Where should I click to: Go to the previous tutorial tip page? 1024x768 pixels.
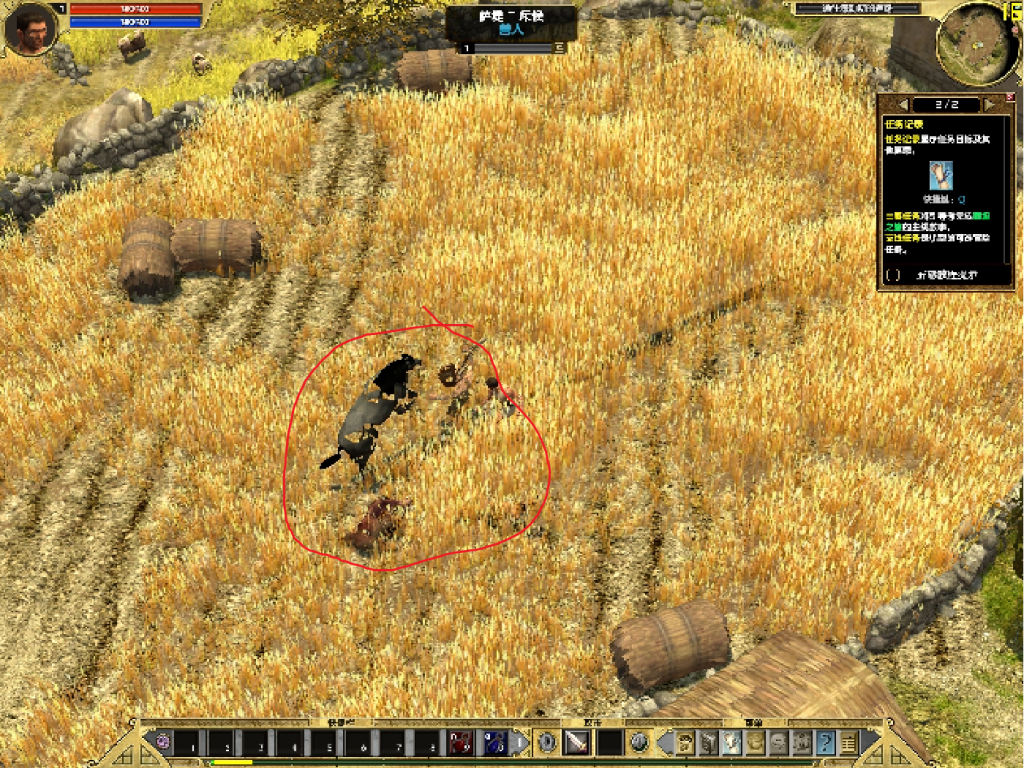click(904, 104)
